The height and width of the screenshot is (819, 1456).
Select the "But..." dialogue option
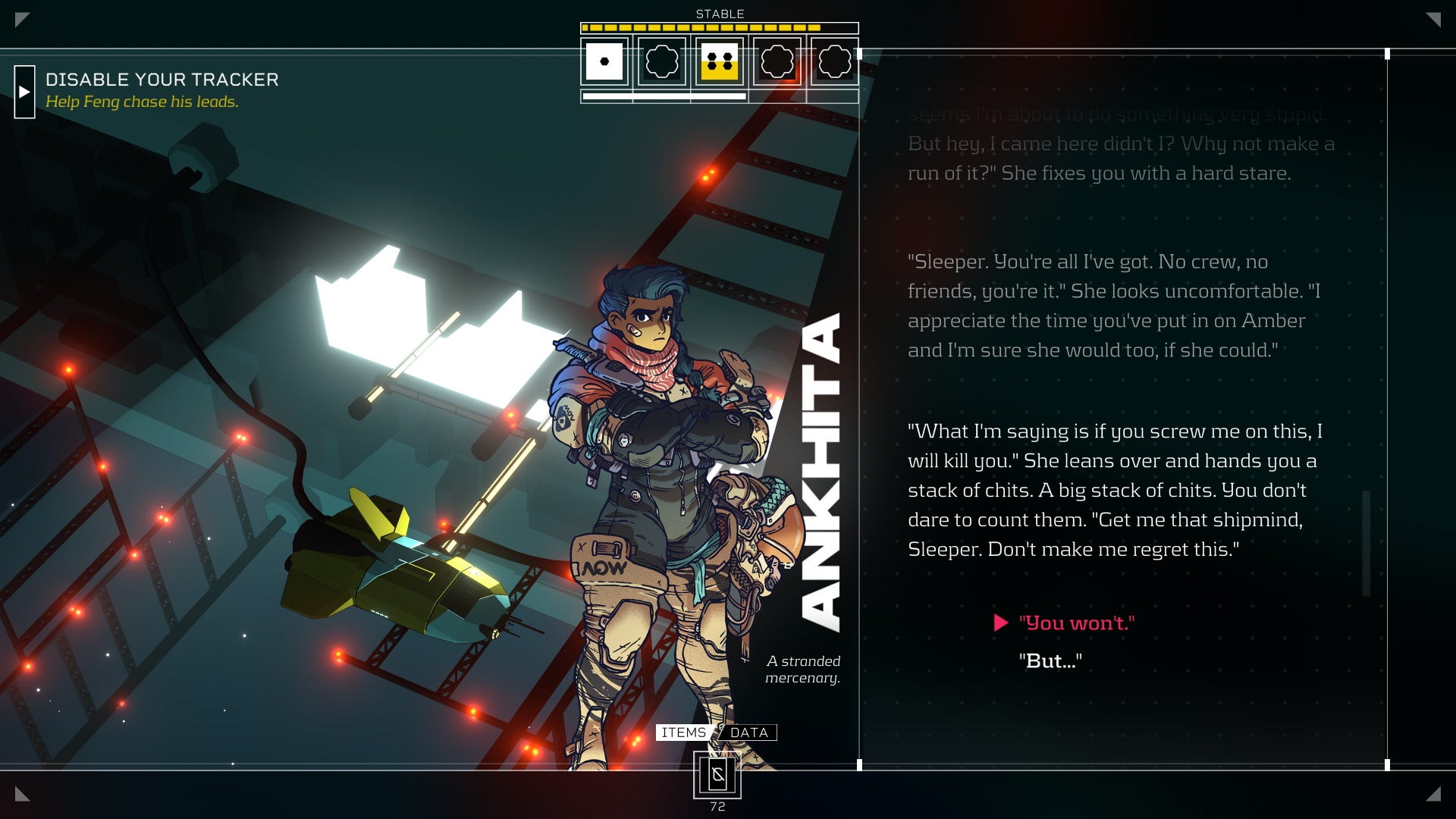click(x=1050, y=661)
